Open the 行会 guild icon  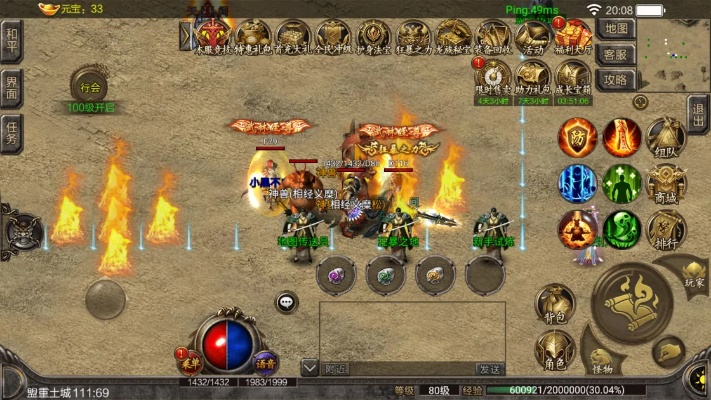[x=91, y=86]
